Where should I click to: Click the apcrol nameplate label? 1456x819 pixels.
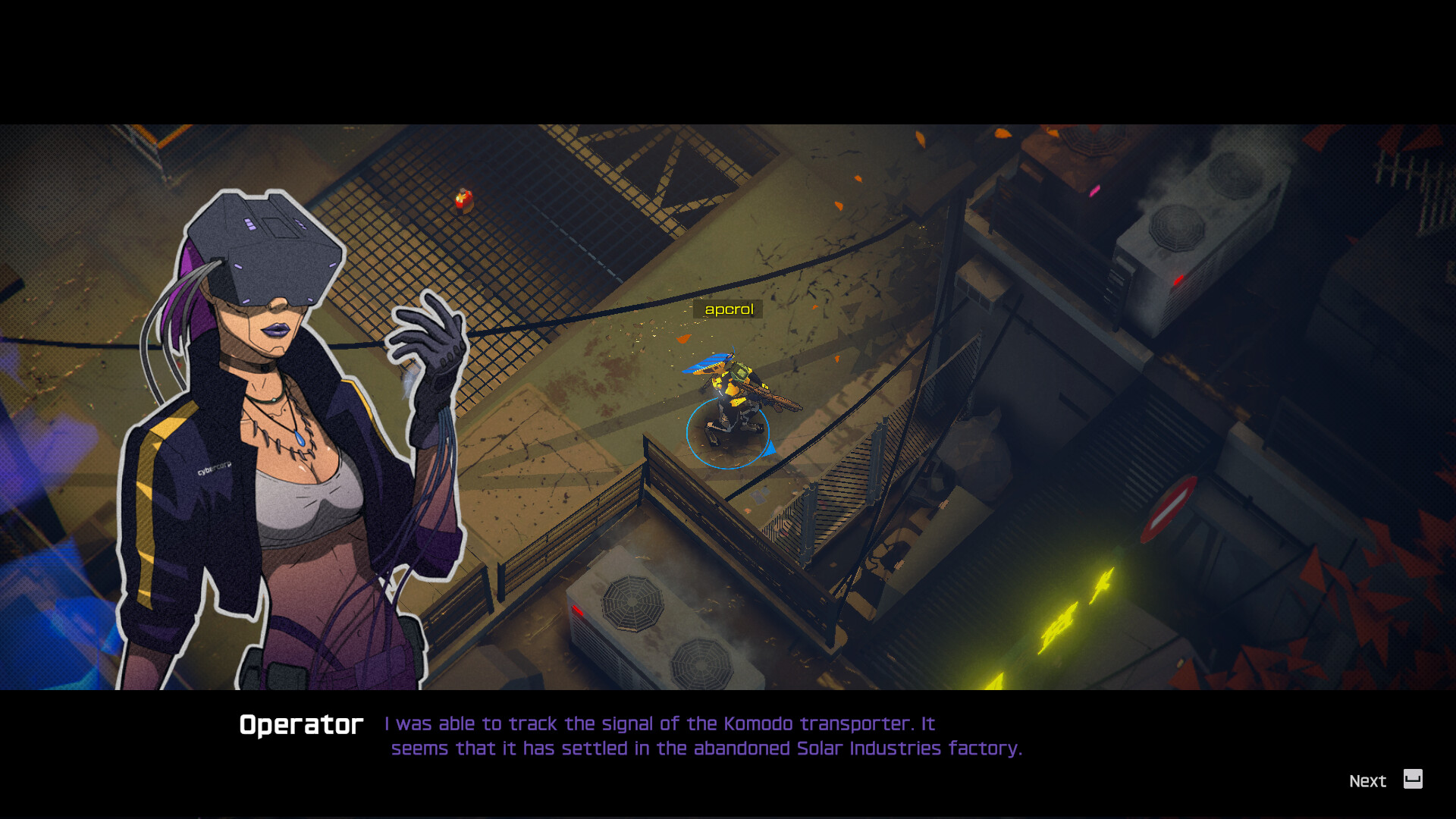click(x=727, y=309)
